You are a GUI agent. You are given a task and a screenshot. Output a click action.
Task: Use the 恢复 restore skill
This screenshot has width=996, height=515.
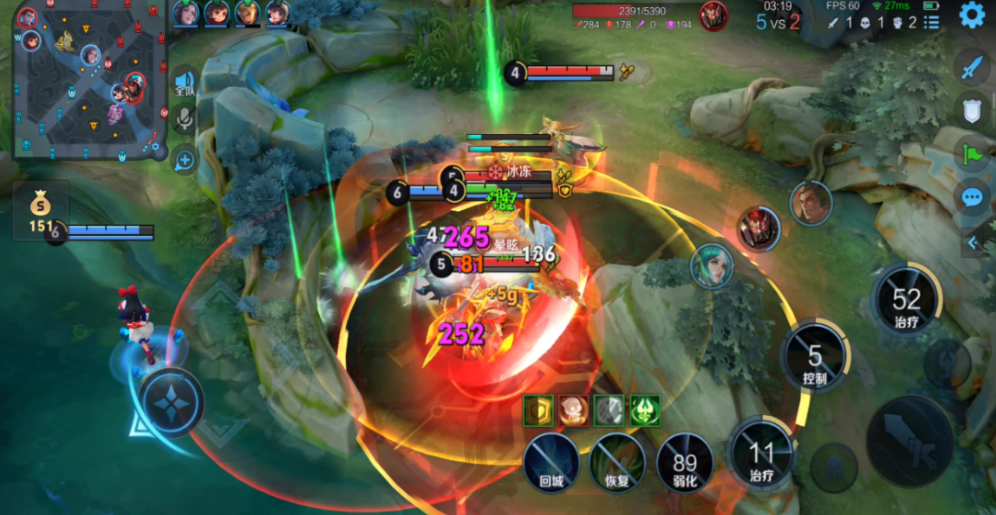pyautogui.click(x=617, y=463)
